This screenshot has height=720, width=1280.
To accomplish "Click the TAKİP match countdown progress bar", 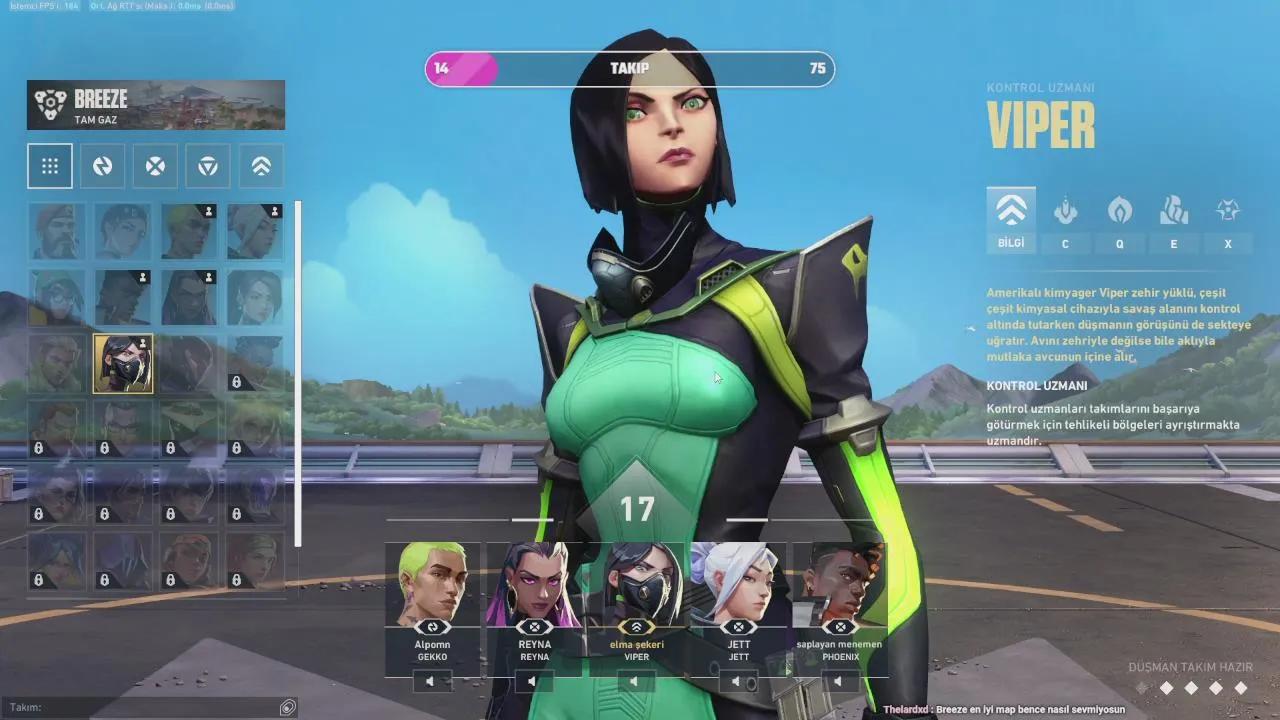I will pos(628,69).
